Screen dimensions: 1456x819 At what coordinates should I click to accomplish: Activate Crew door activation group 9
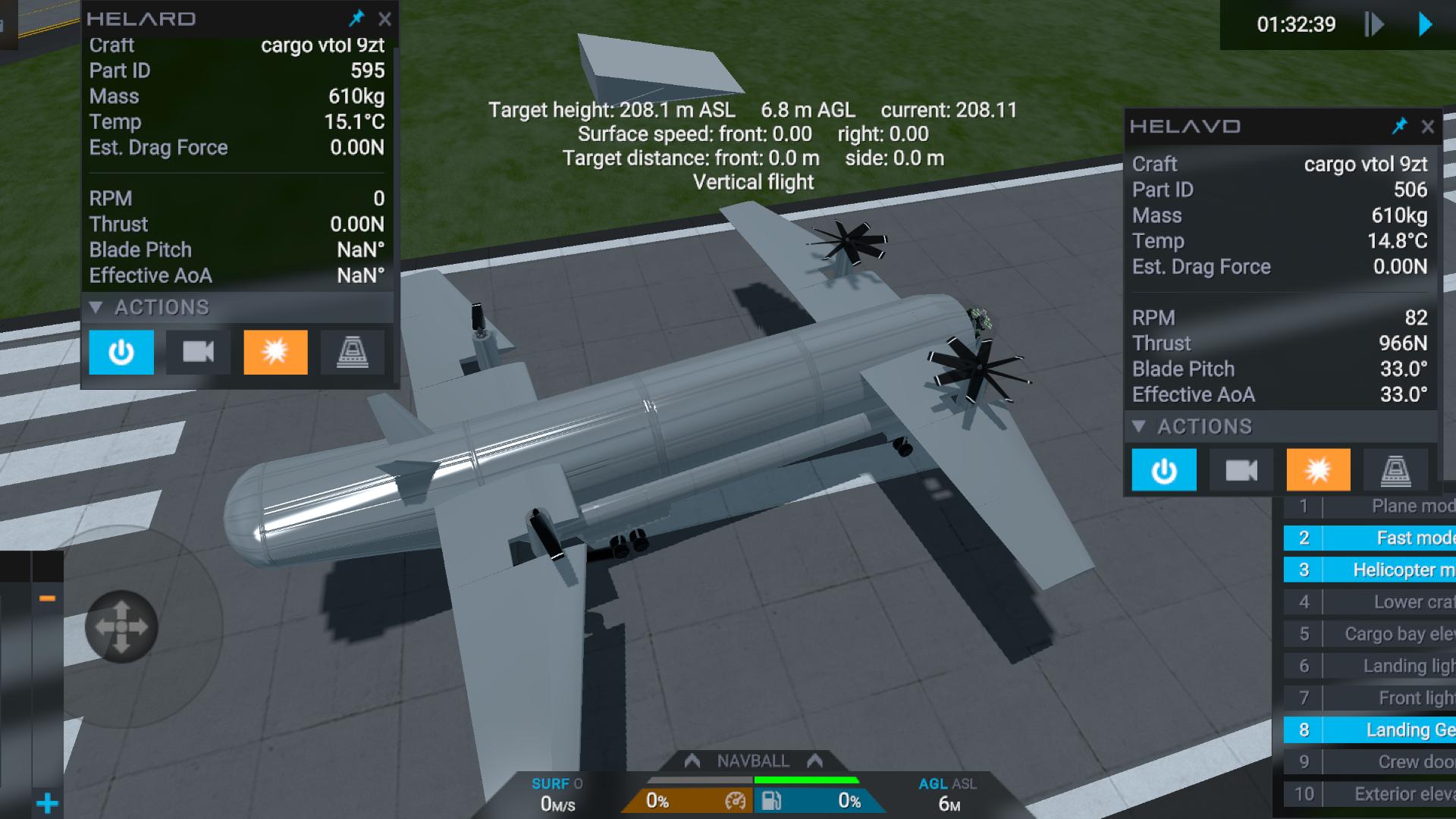pos(1369,761)
